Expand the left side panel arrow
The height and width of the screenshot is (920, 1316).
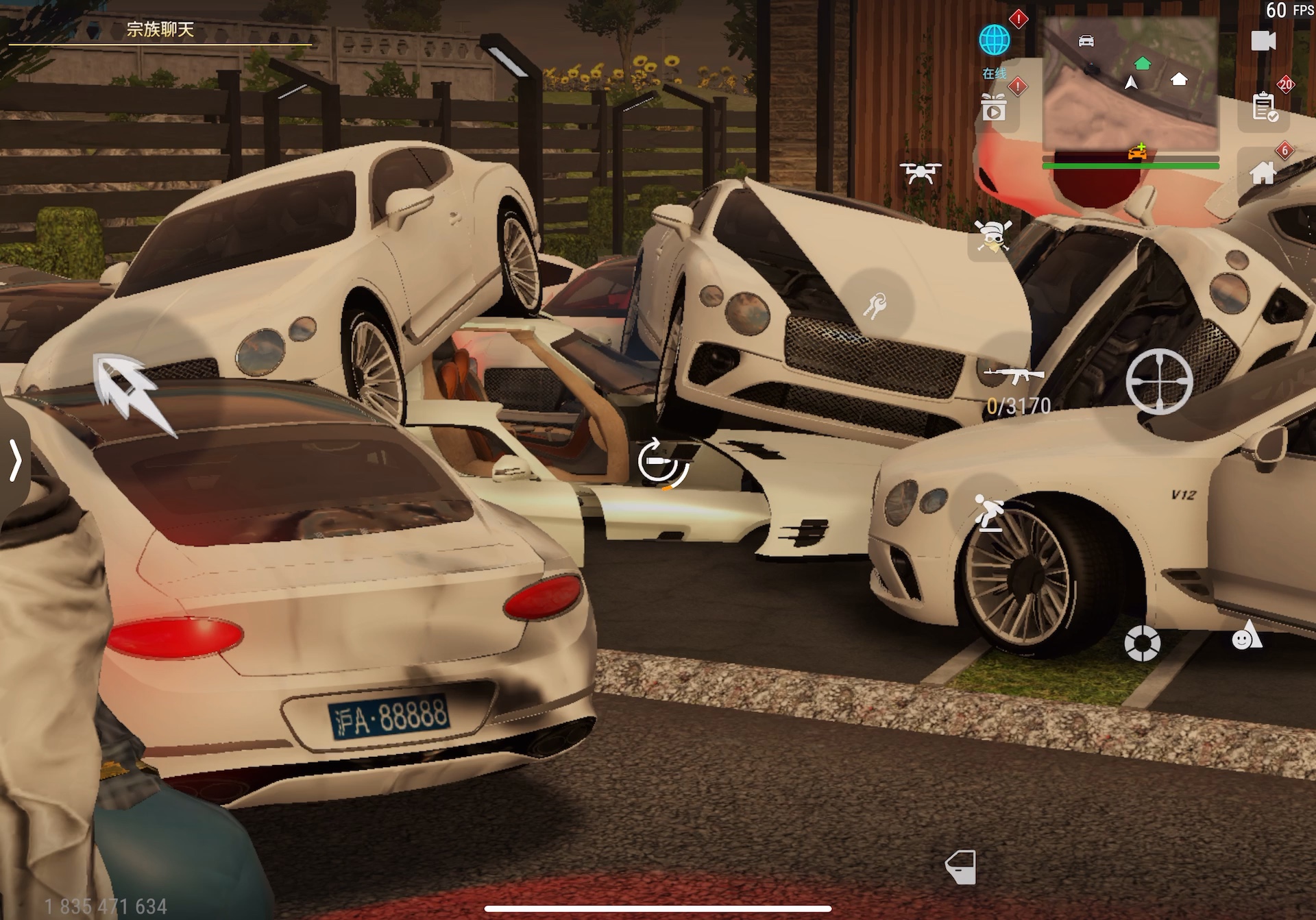pyautogui.click(x=15, y=460)
